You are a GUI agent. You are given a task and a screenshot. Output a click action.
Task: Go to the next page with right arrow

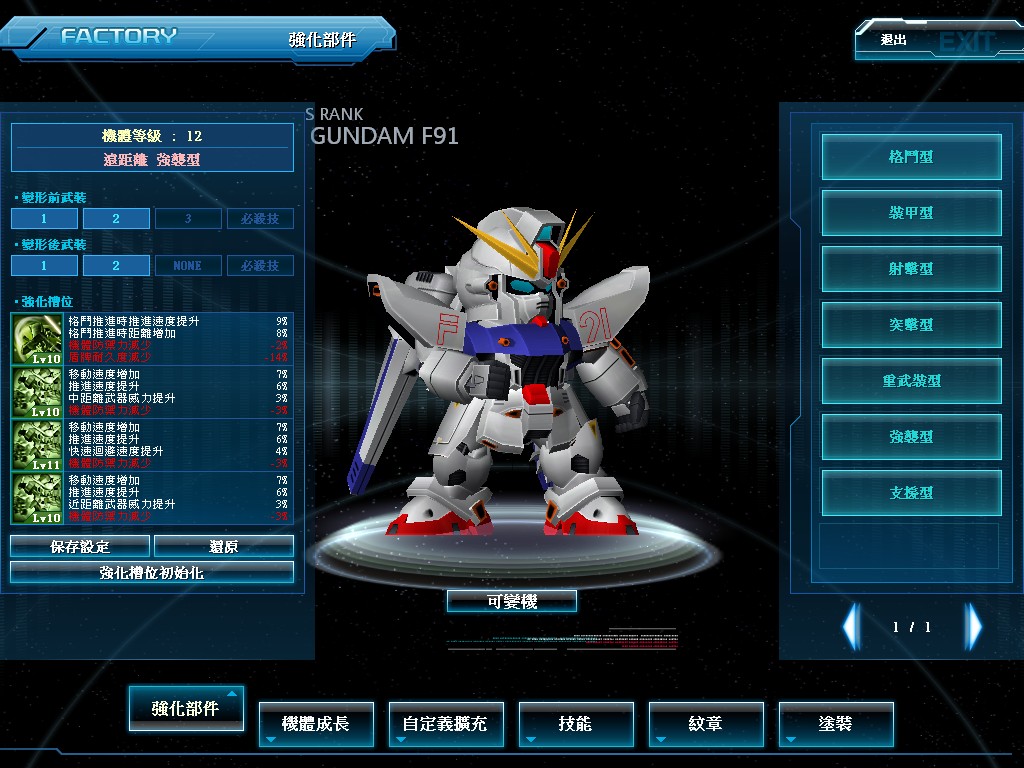973,627
